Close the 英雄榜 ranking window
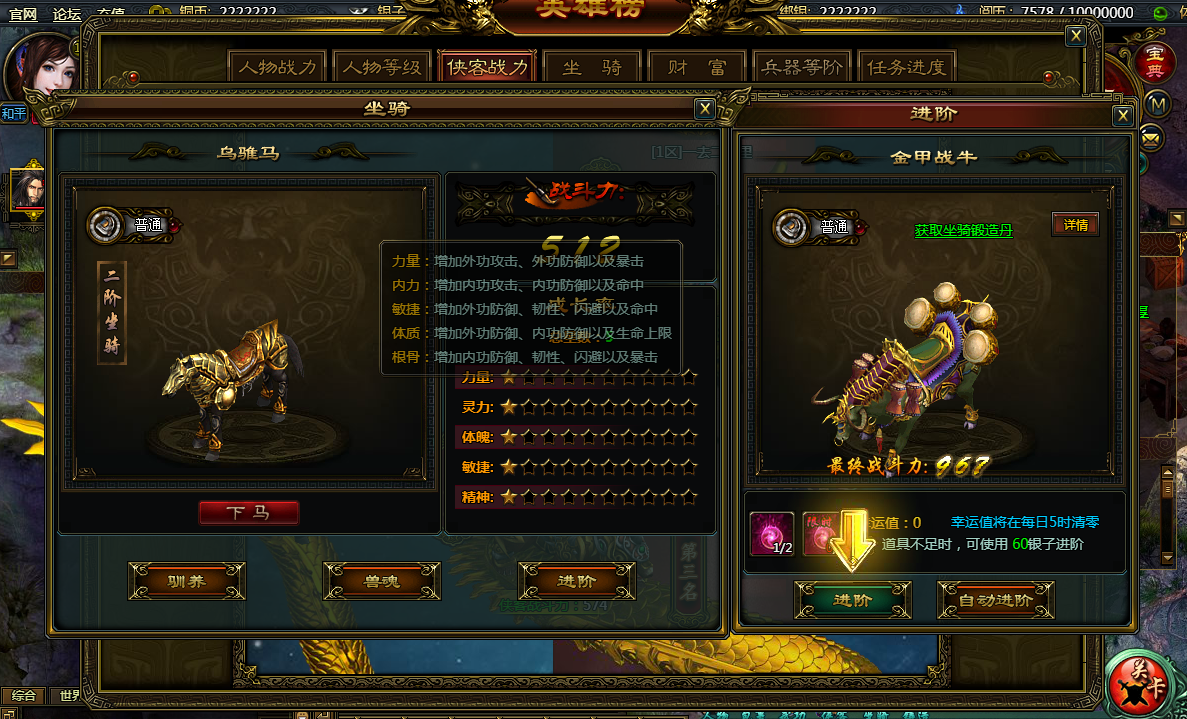 tap(1076, 36)
